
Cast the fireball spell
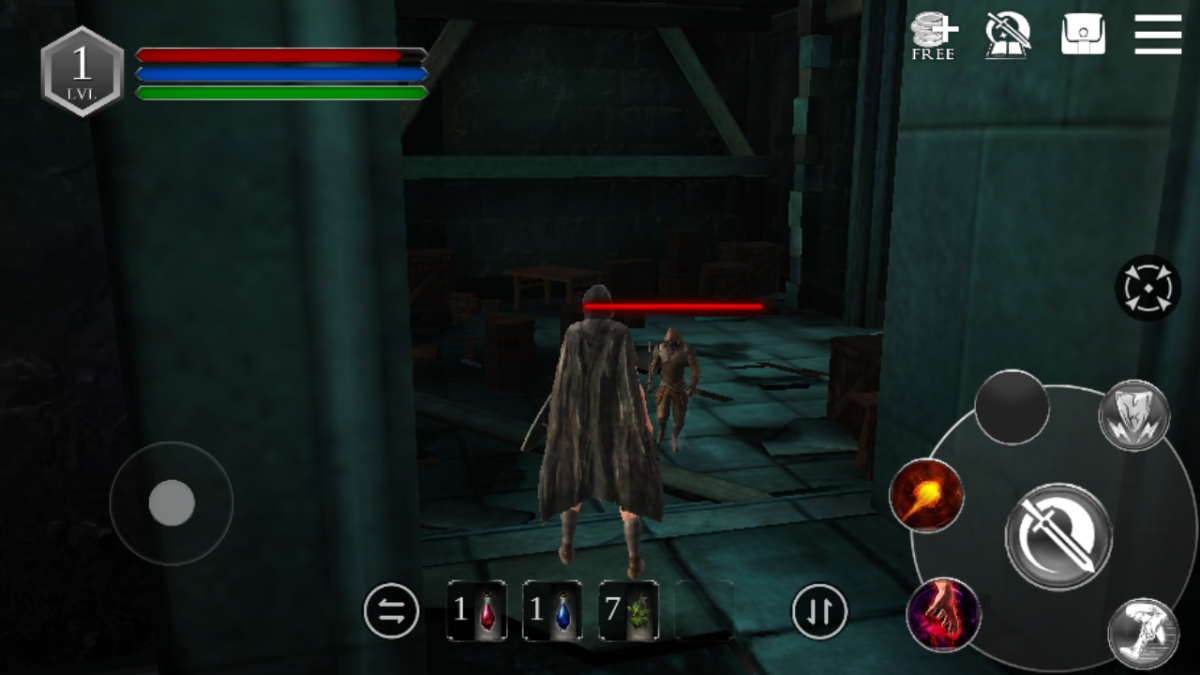[x=926, y=495]
